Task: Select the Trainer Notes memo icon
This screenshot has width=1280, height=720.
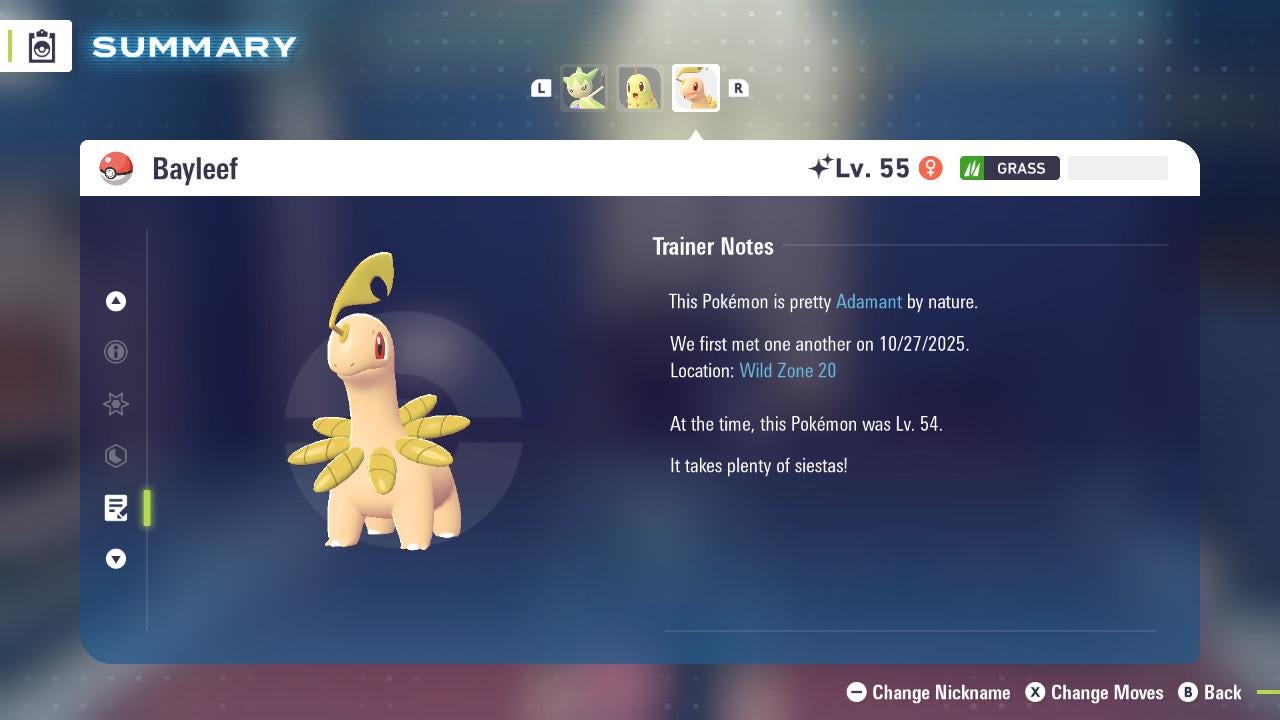Action: tap(115, 508)
